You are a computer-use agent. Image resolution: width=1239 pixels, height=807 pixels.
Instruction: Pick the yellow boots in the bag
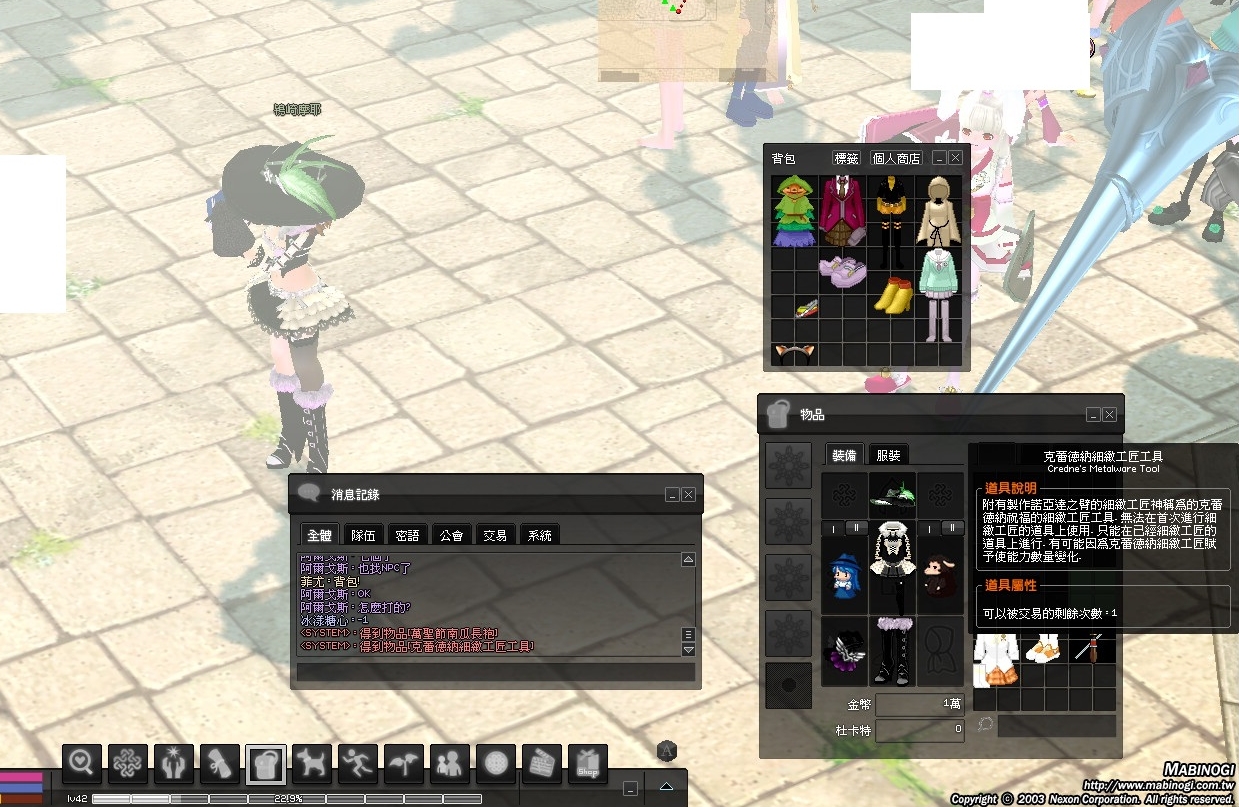click(x=892, y=296)
